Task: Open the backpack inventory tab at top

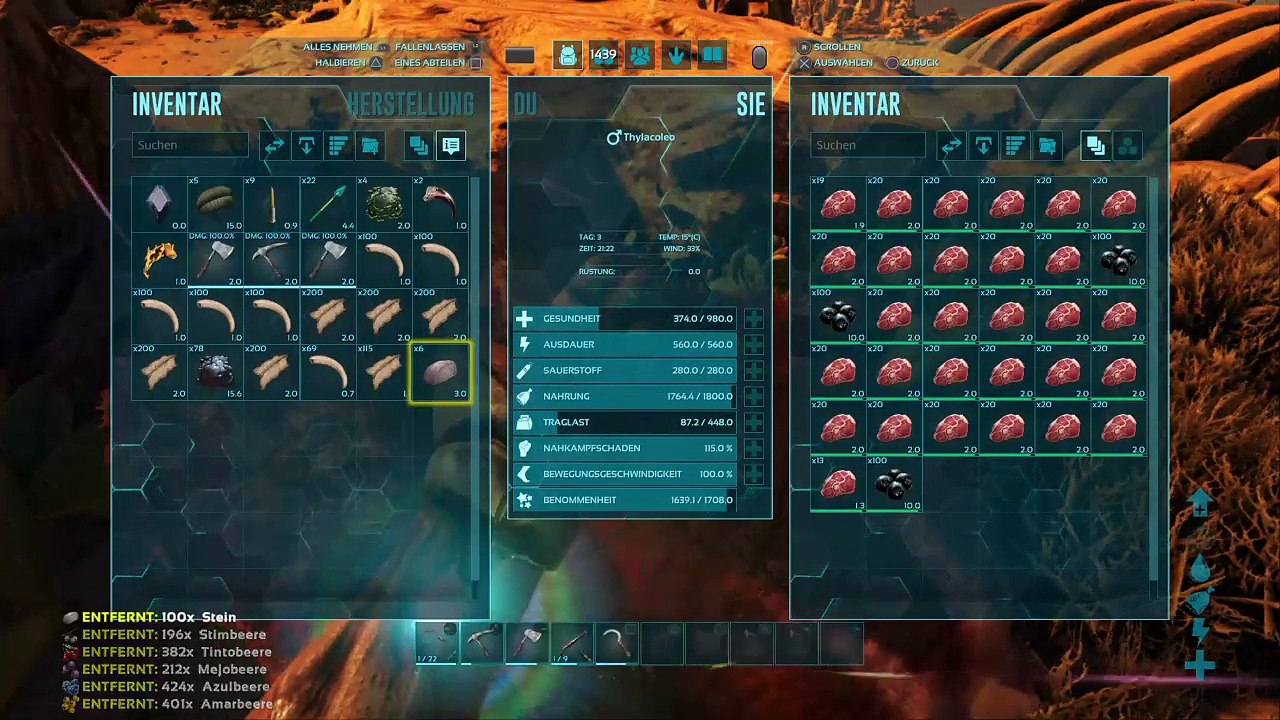Action: pyautogui.click(x=568, y=56)
